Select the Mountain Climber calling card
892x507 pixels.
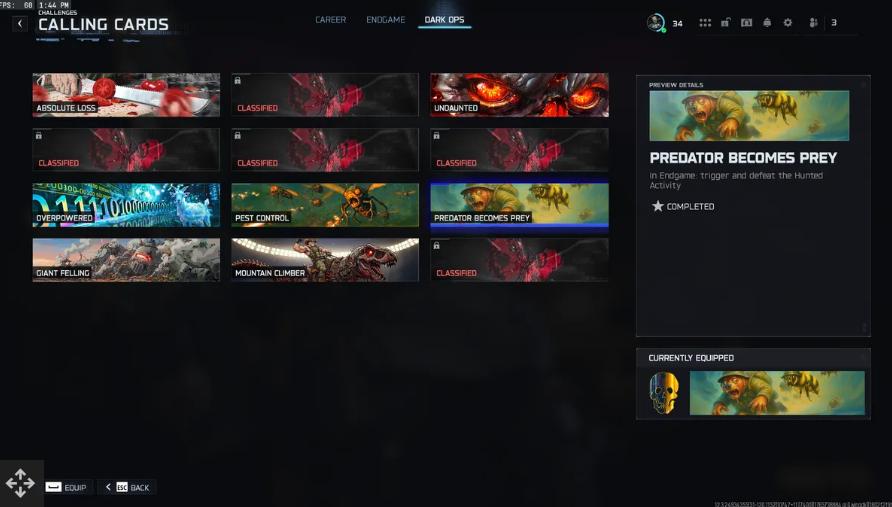tap(325, 259)
